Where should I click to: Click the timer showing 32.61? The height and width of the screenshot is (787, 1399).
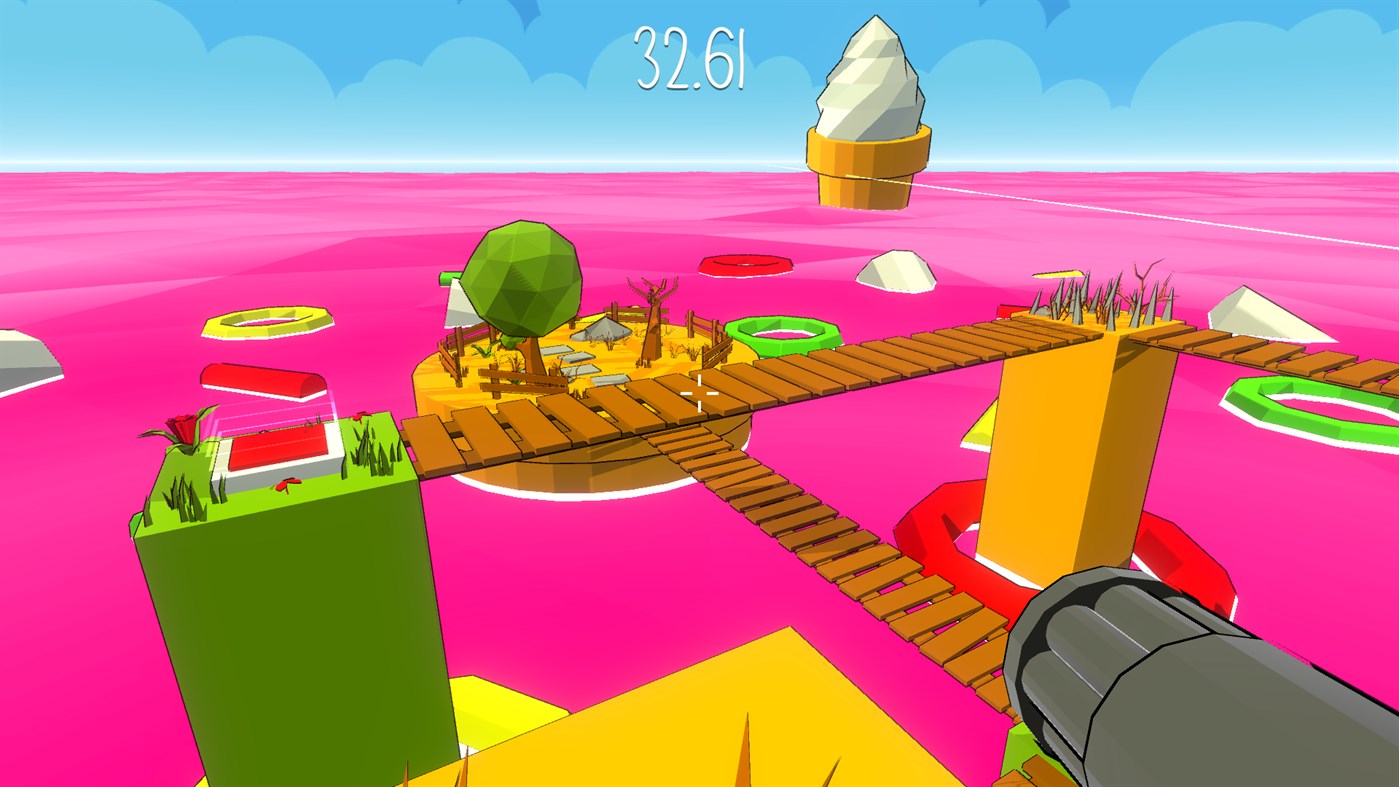click(x=692, y=60)
